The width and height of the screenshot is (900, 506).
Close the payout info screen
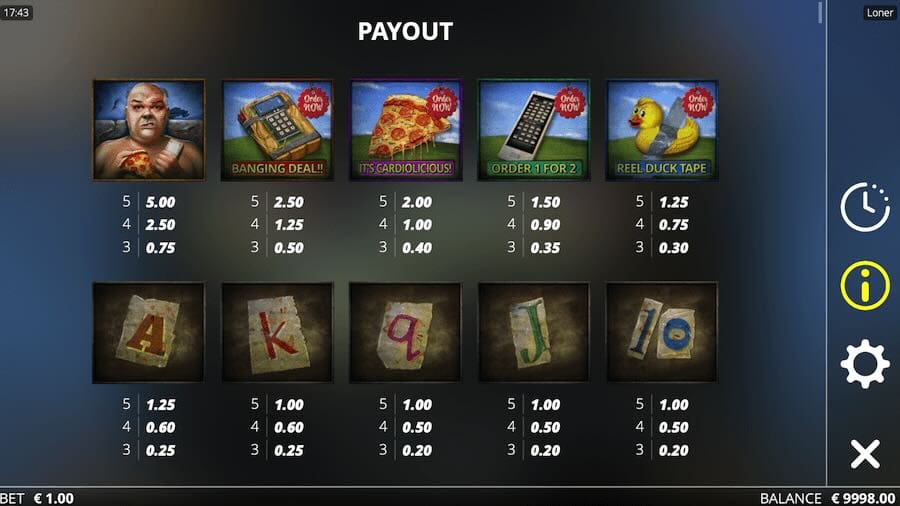pos(865,453)
